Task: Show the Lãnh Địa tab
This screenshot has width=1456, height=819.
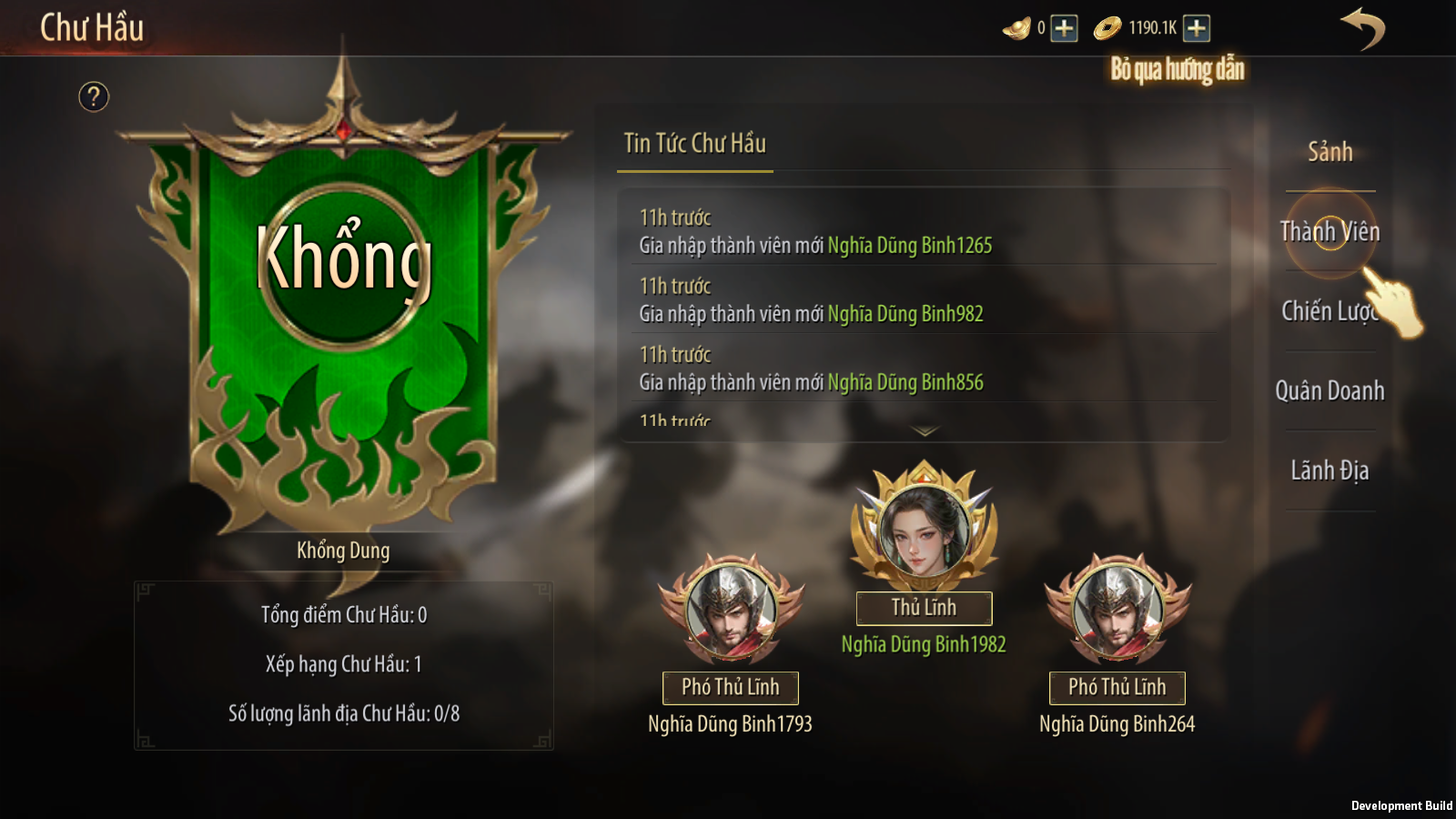Action: (x=1330, y=470)
